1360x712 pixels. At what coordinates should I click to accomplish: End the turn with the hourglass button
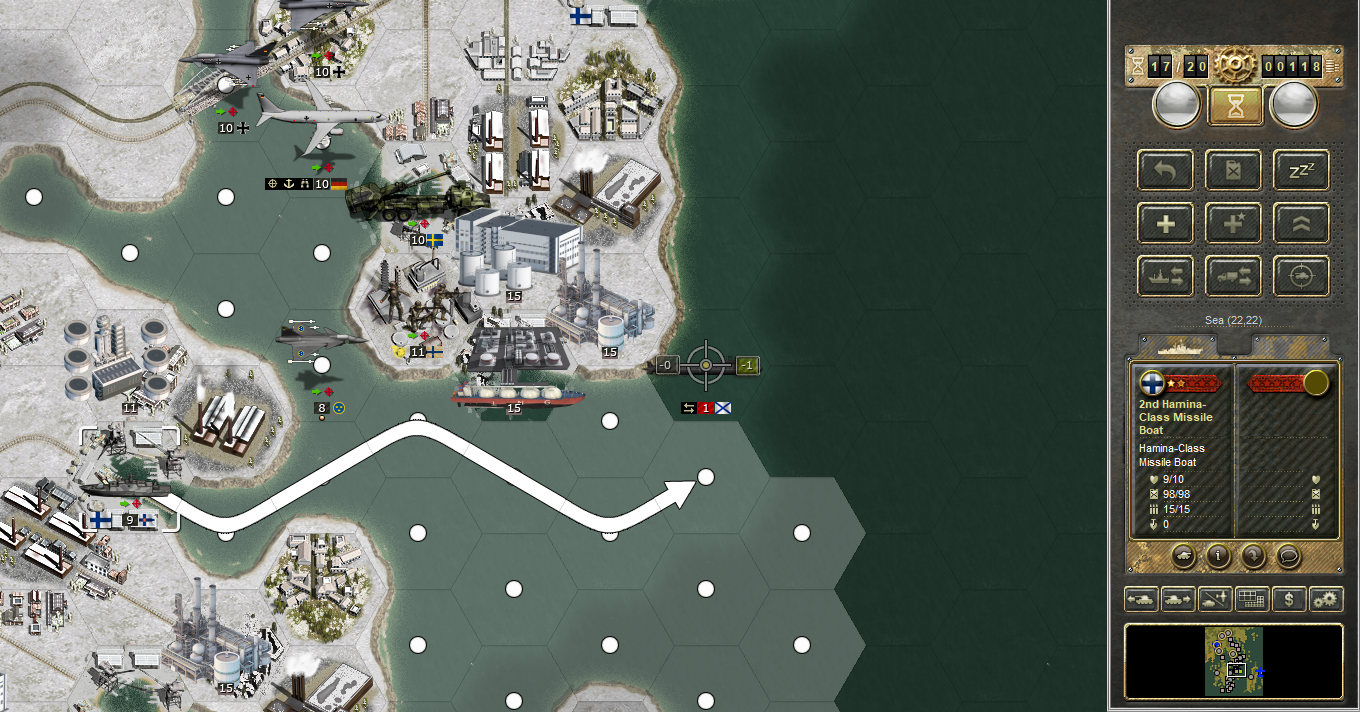[x=1235, y=105]
